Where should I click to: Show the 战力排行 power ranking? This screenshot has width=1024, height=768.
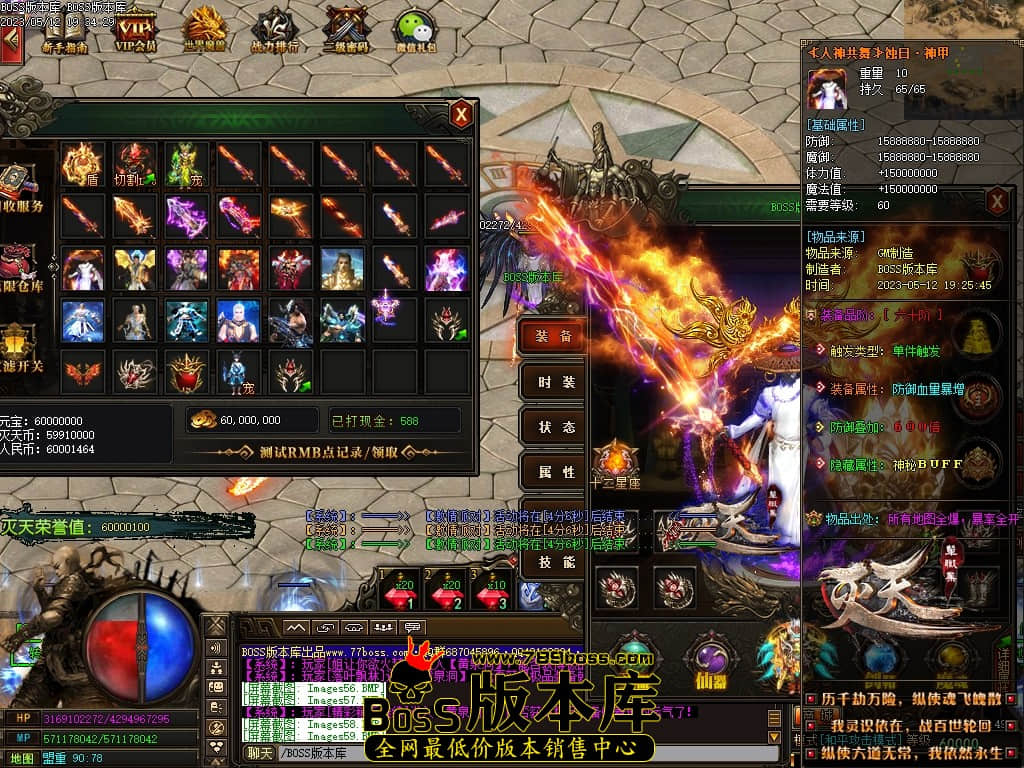coord(275,30)
